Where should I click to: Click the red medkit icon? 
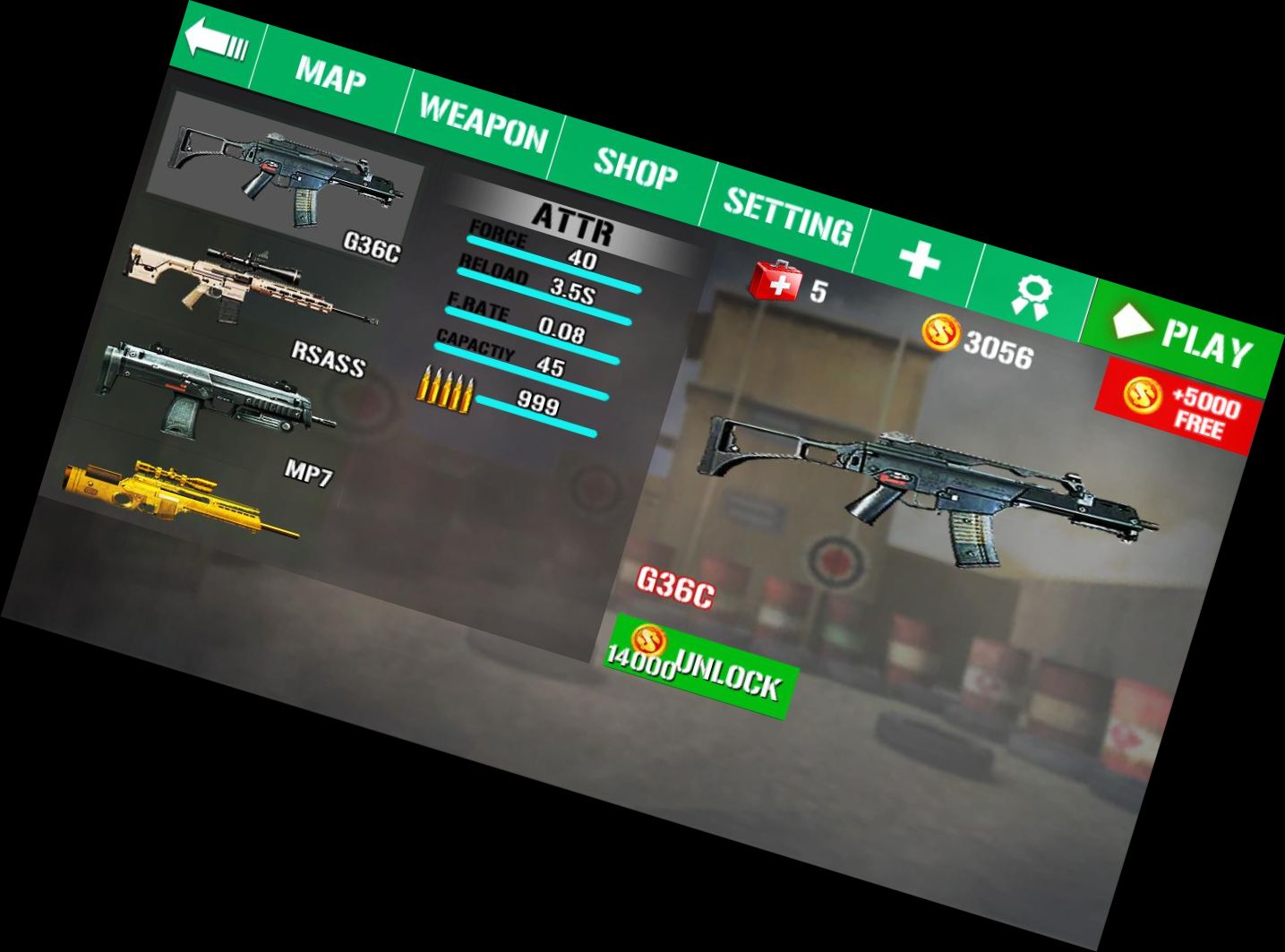pyautogui.click(x=773, y=280)
